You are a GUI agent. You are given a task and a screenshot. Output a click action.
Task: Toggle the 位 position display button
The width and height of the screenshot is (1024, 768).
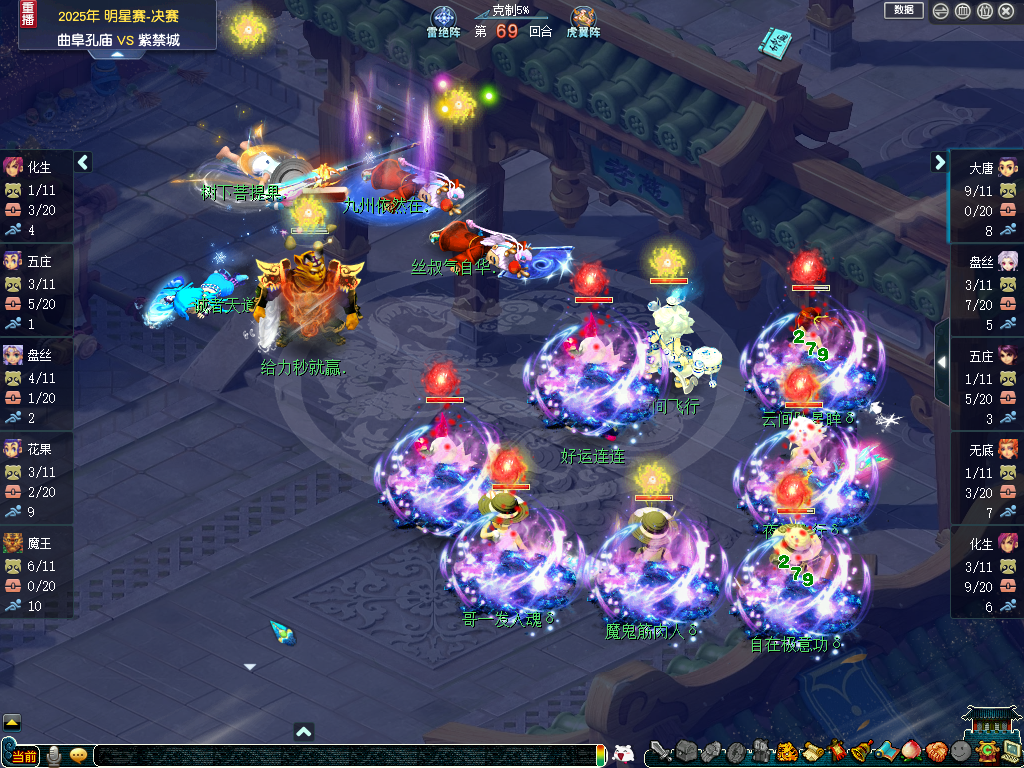[x=984, y=11]
